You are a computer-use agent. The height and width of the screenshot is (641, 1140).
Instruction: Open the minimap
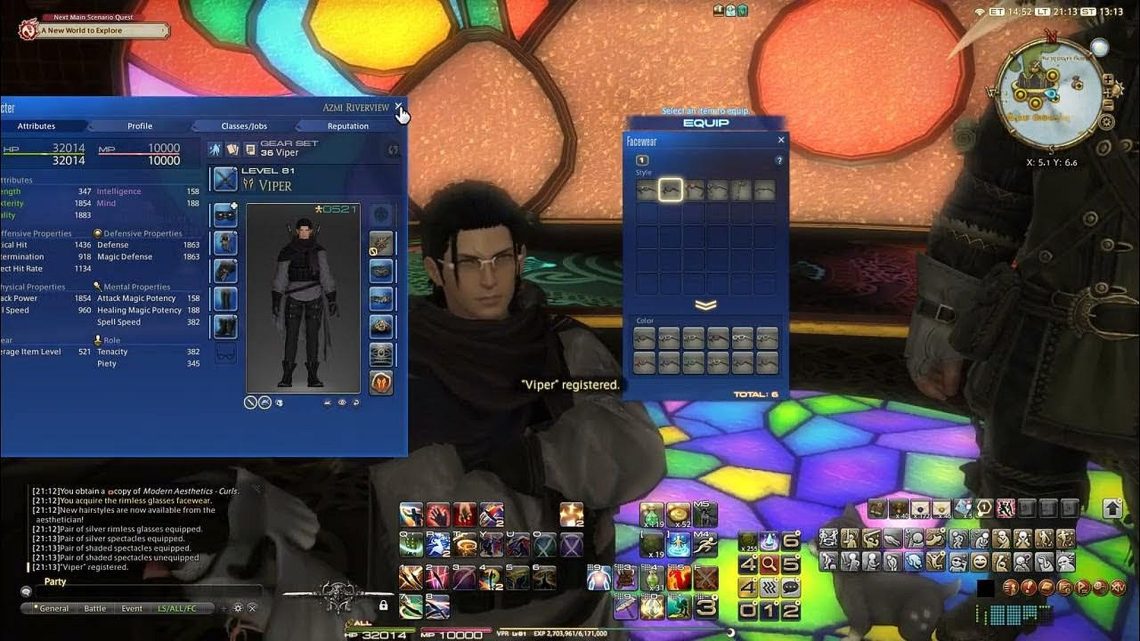tap(1050, 92)
